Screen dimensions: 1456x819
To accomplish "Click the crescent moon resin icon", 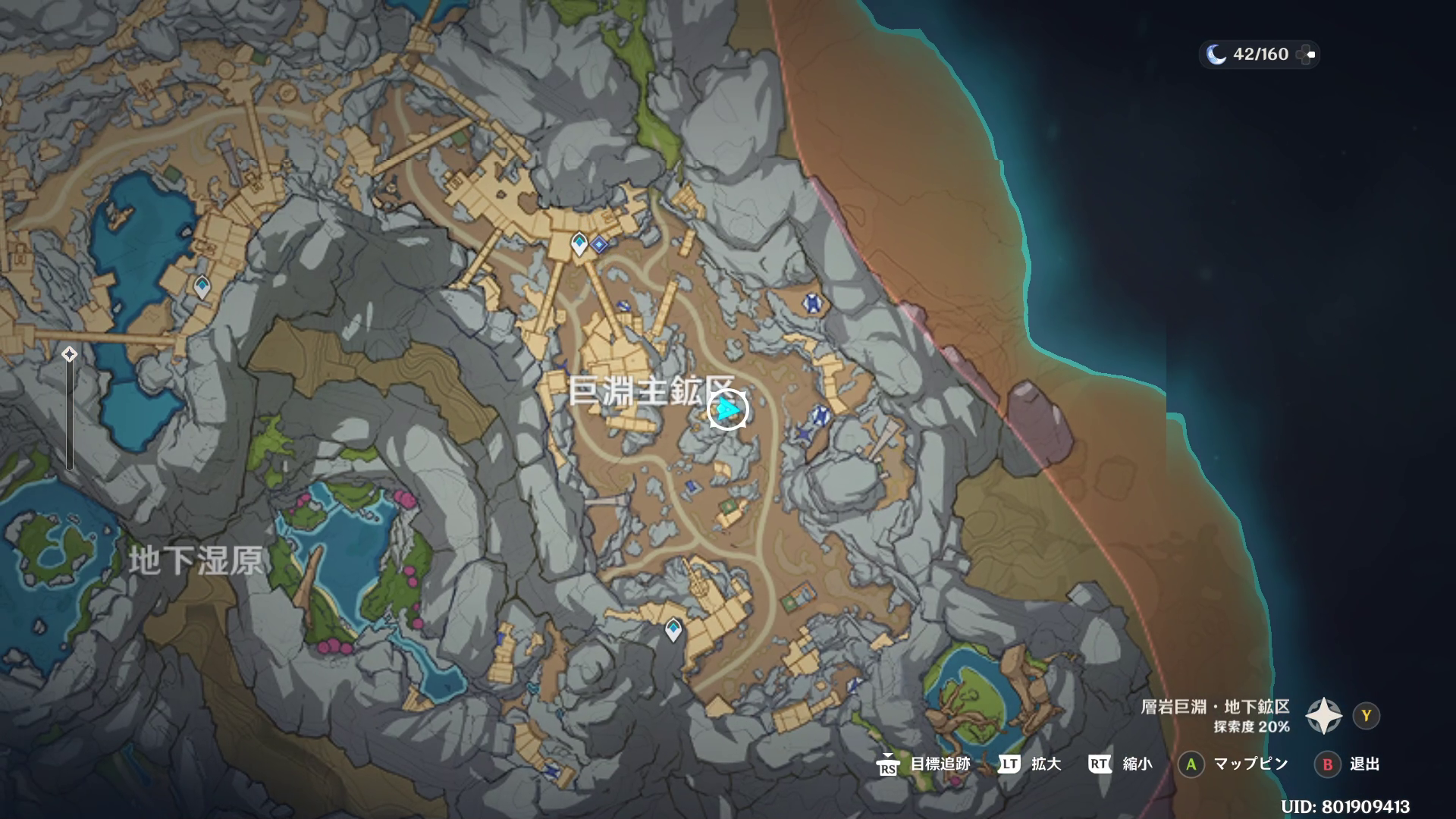I will coord(1216,55).
